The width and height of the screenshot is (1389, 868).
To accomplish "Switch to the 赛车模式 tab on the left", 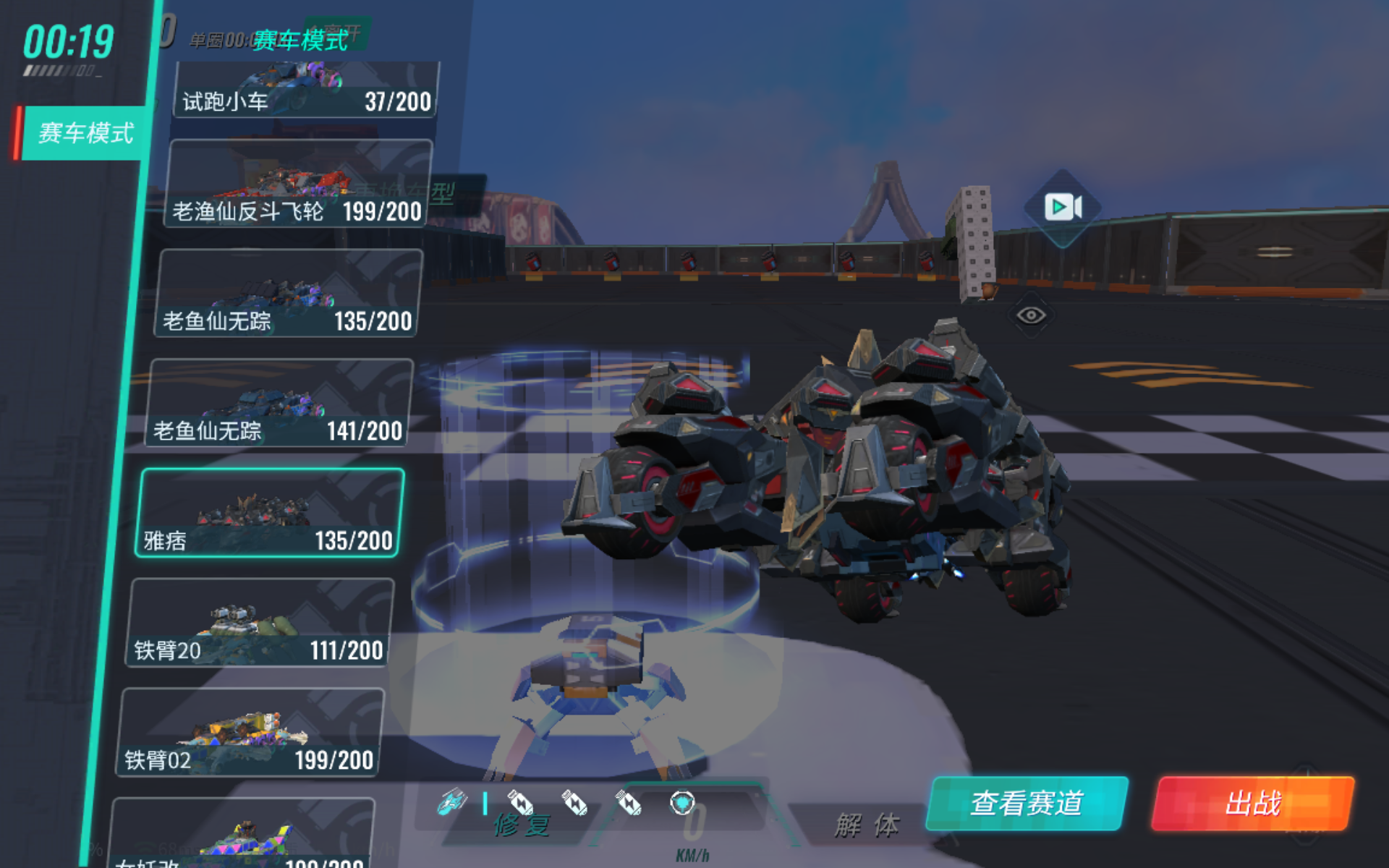I will 85,134.
